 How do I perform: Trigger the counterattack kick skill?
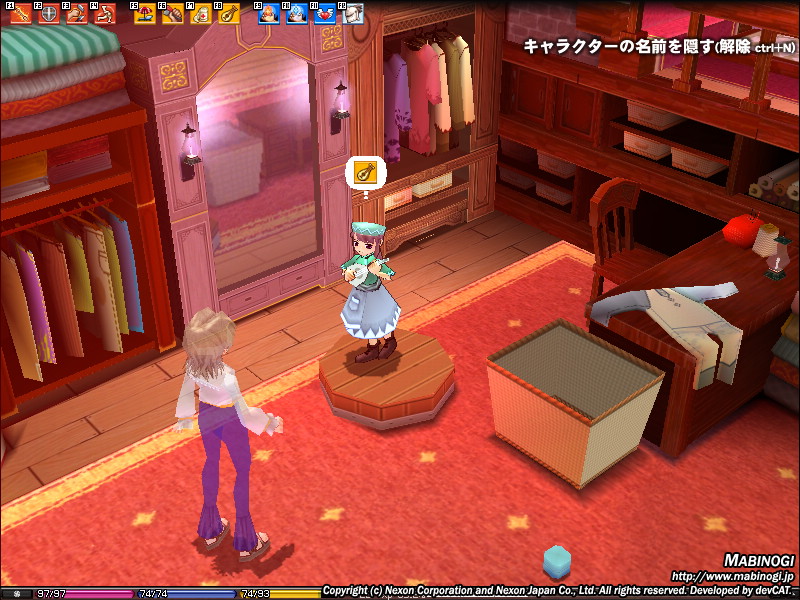coord(102,15)
